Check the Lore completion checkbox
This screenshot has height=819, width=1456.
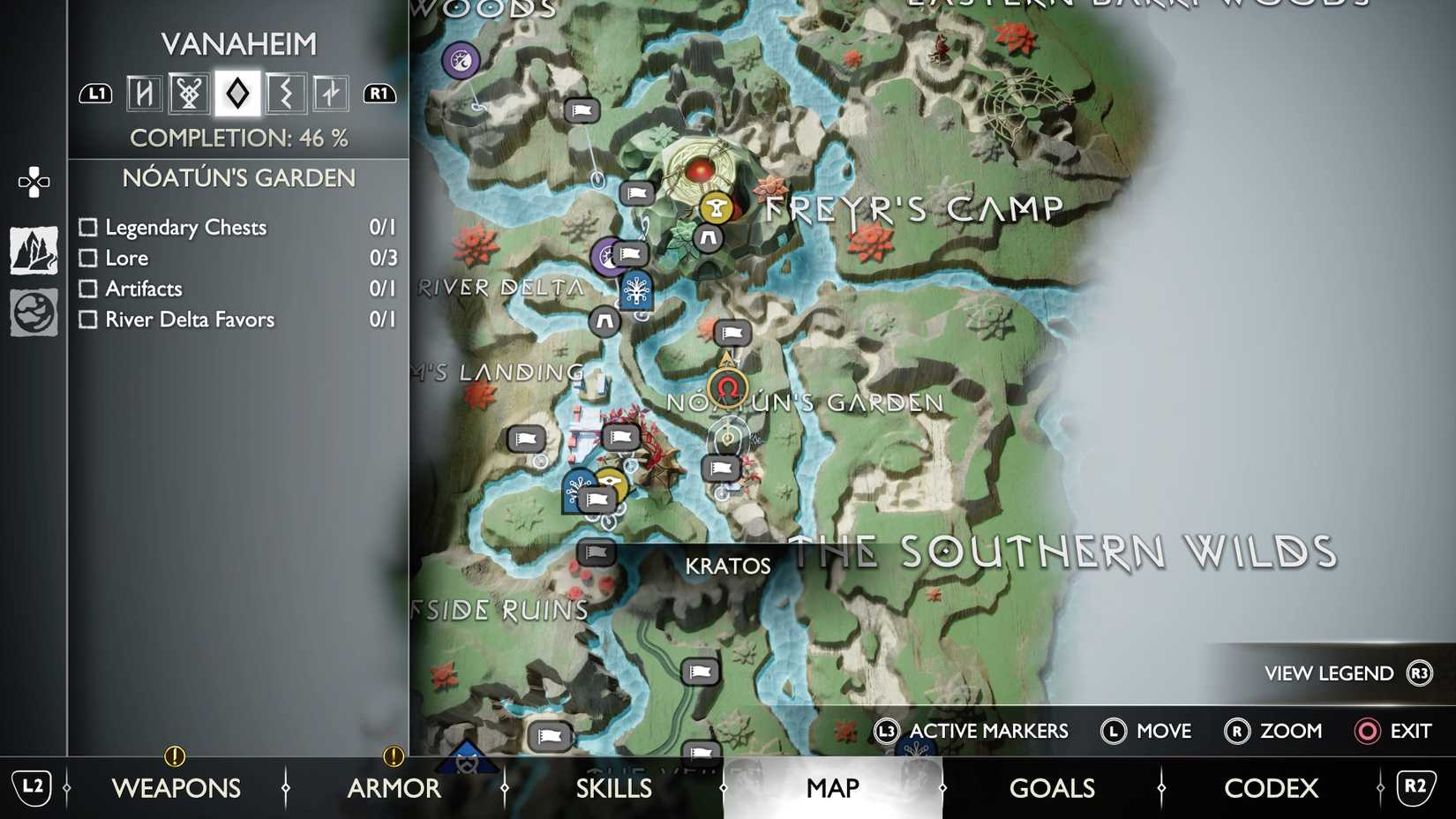[x=87, y=258]
